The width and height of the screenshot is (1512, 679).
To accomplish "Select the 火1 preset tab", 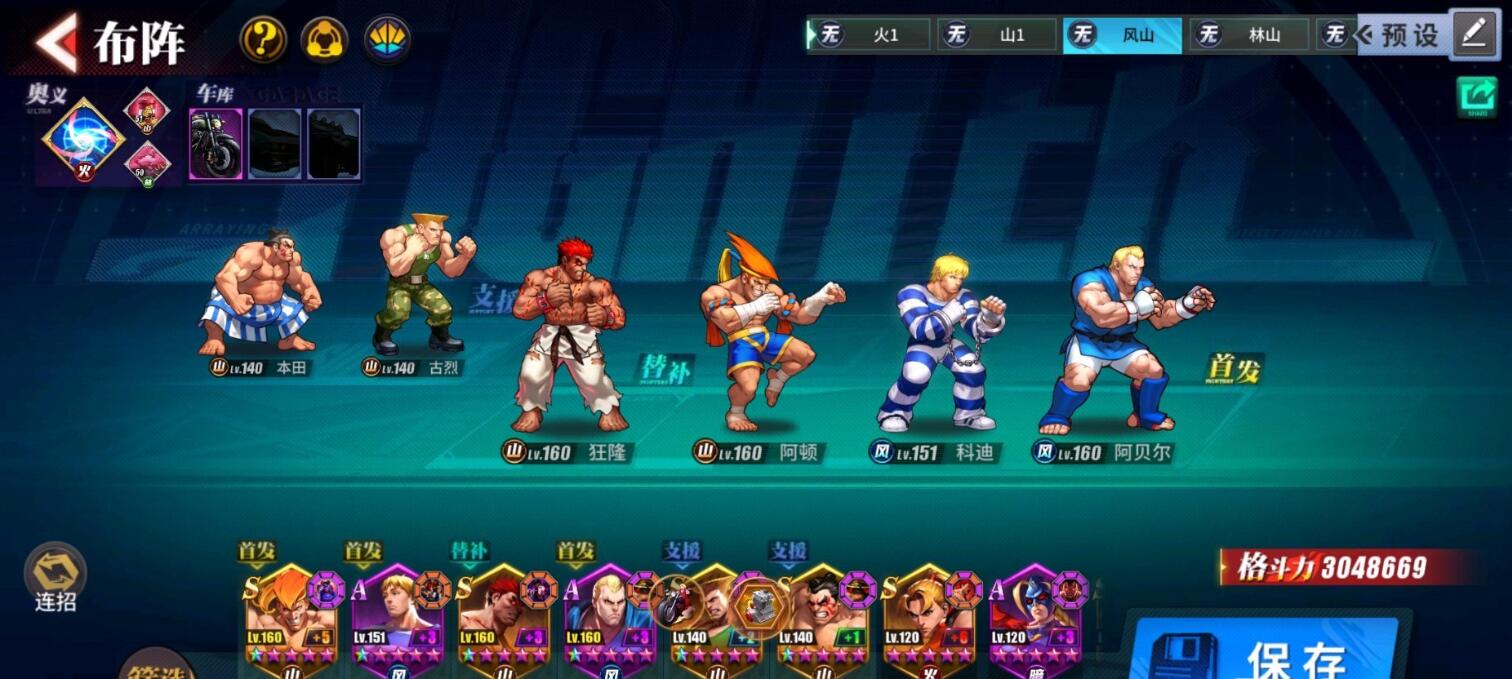I will (x=869, y=35).
